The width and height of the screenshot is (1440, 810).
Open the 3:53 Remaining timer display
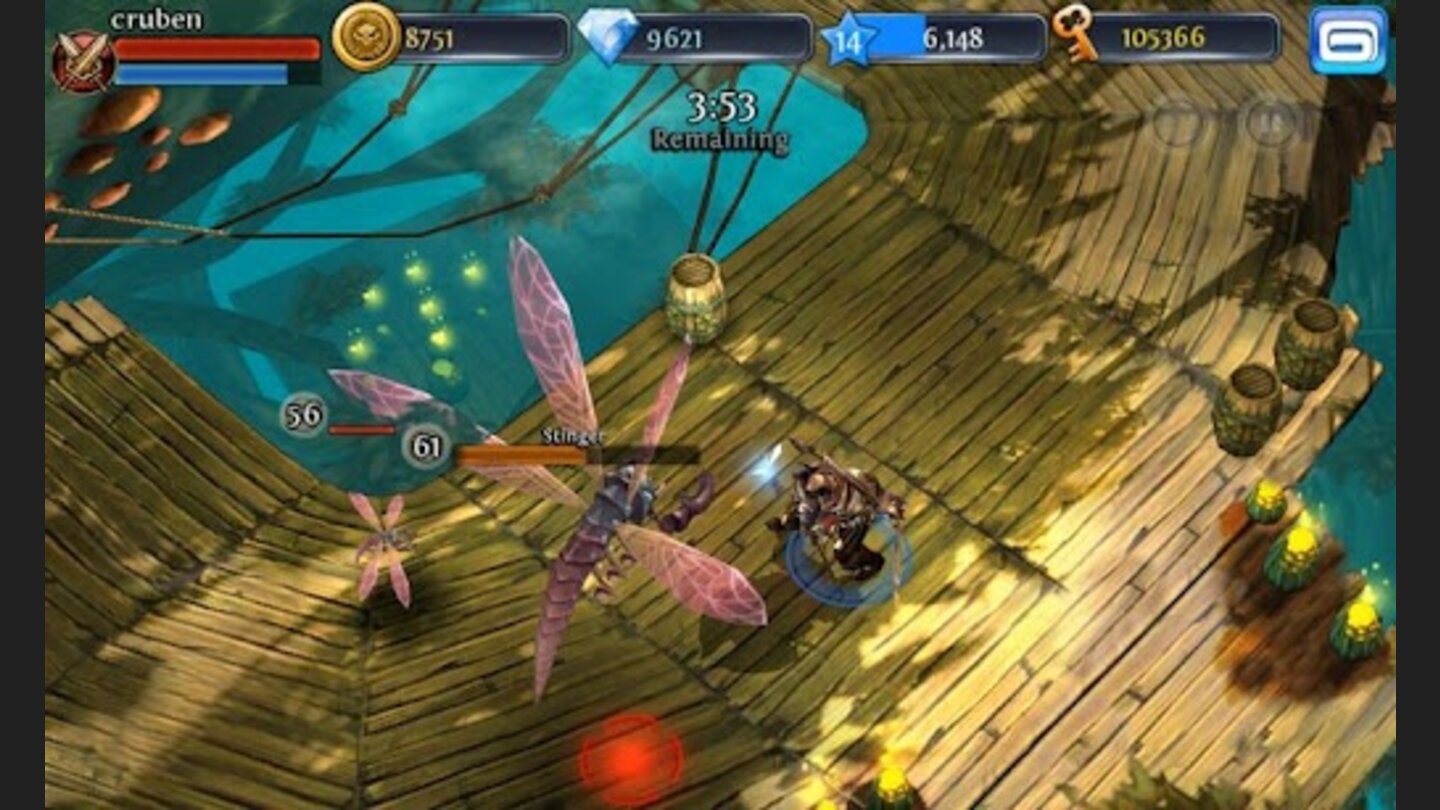click(x=718, y=118)
